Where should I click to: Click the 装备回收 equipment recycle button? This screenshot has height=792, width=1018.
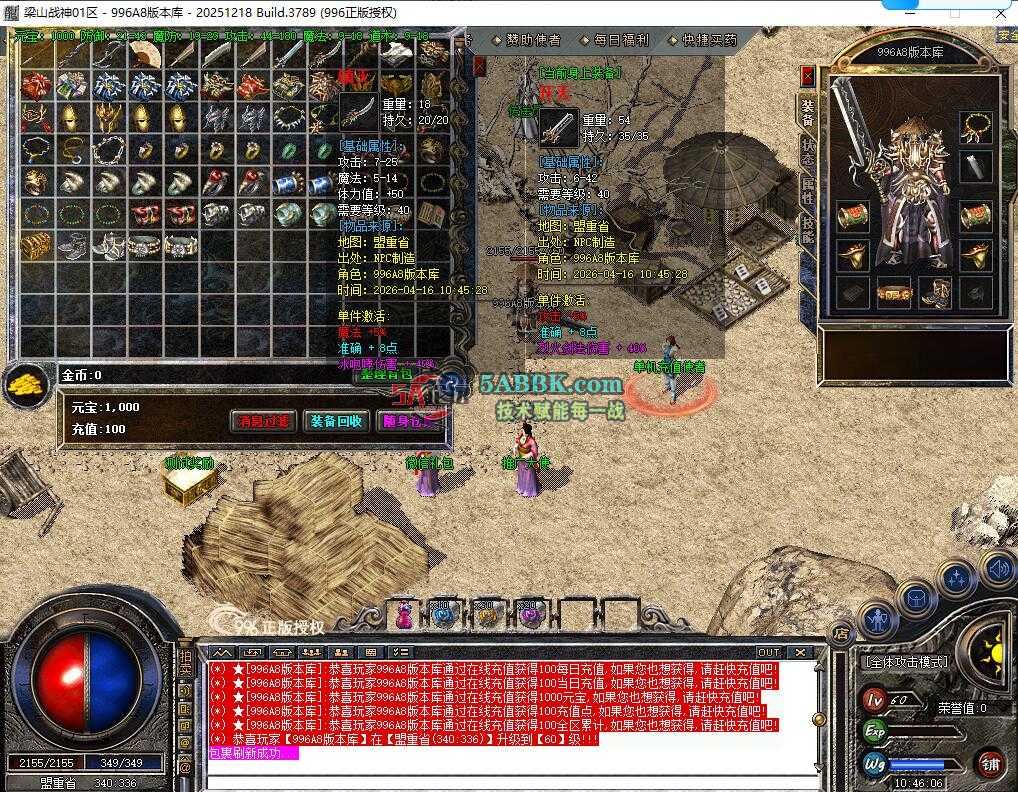point(336,421)
